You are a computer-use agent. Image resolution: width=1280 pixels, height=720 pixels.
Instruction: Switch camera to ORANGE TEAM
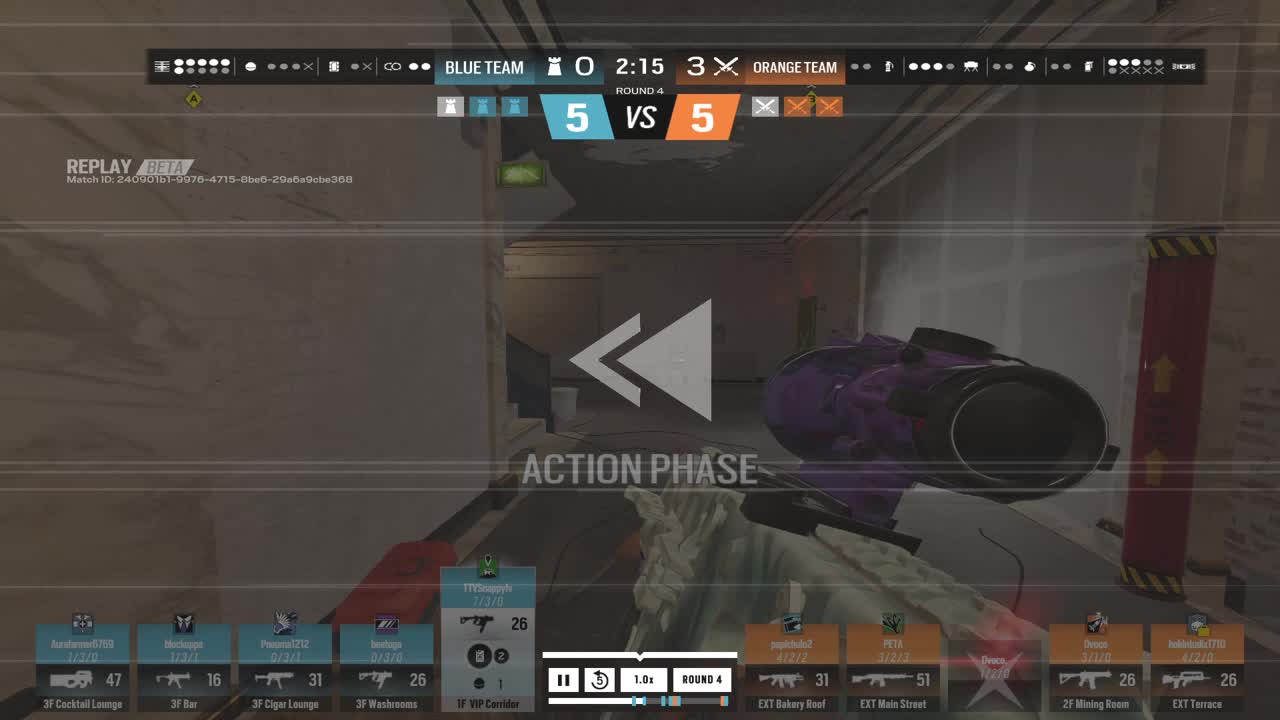(x=796, y=66)
